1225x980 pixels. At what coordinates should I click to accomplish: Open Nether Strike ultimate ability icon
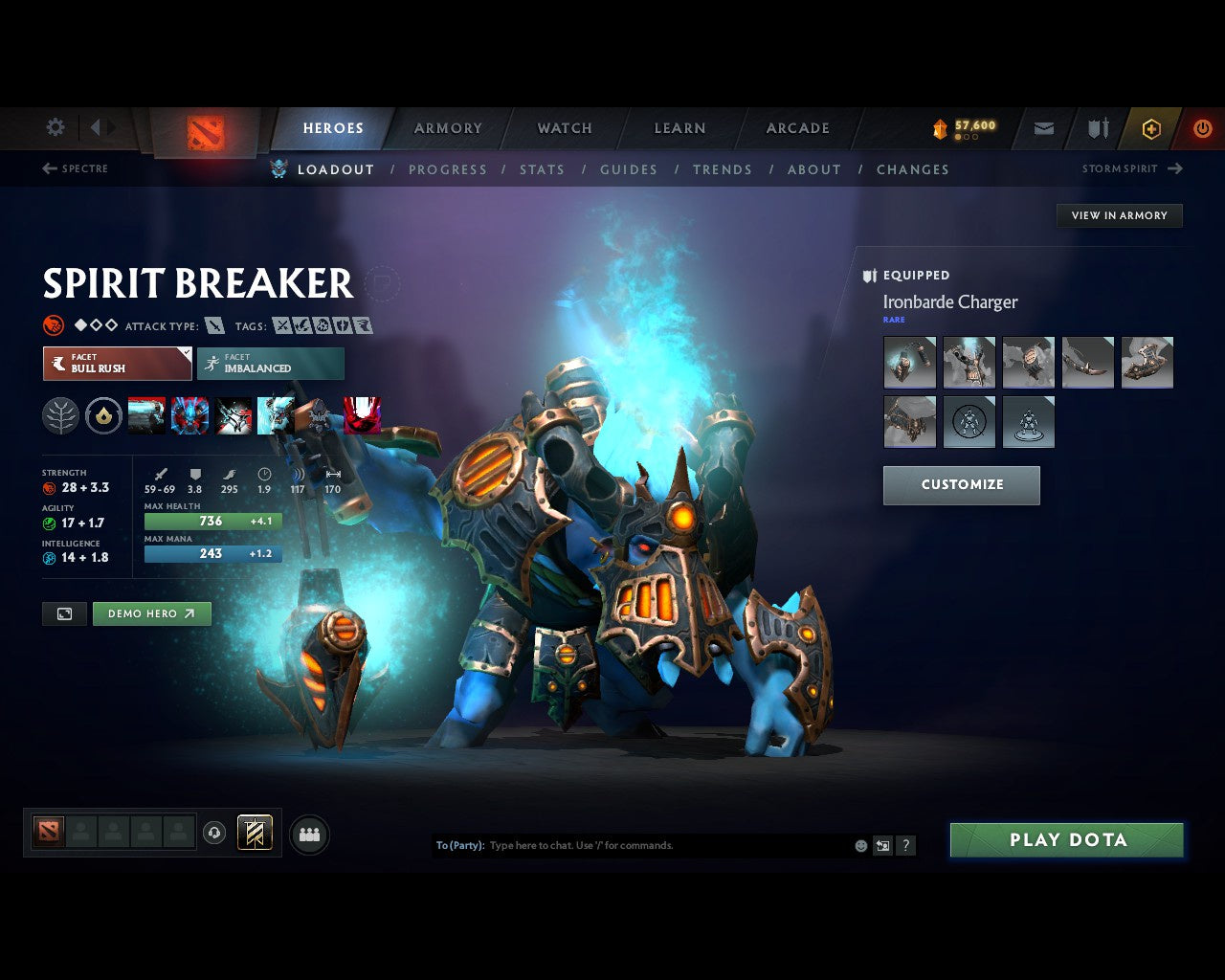pyautogui.click(x=364, y=415)
